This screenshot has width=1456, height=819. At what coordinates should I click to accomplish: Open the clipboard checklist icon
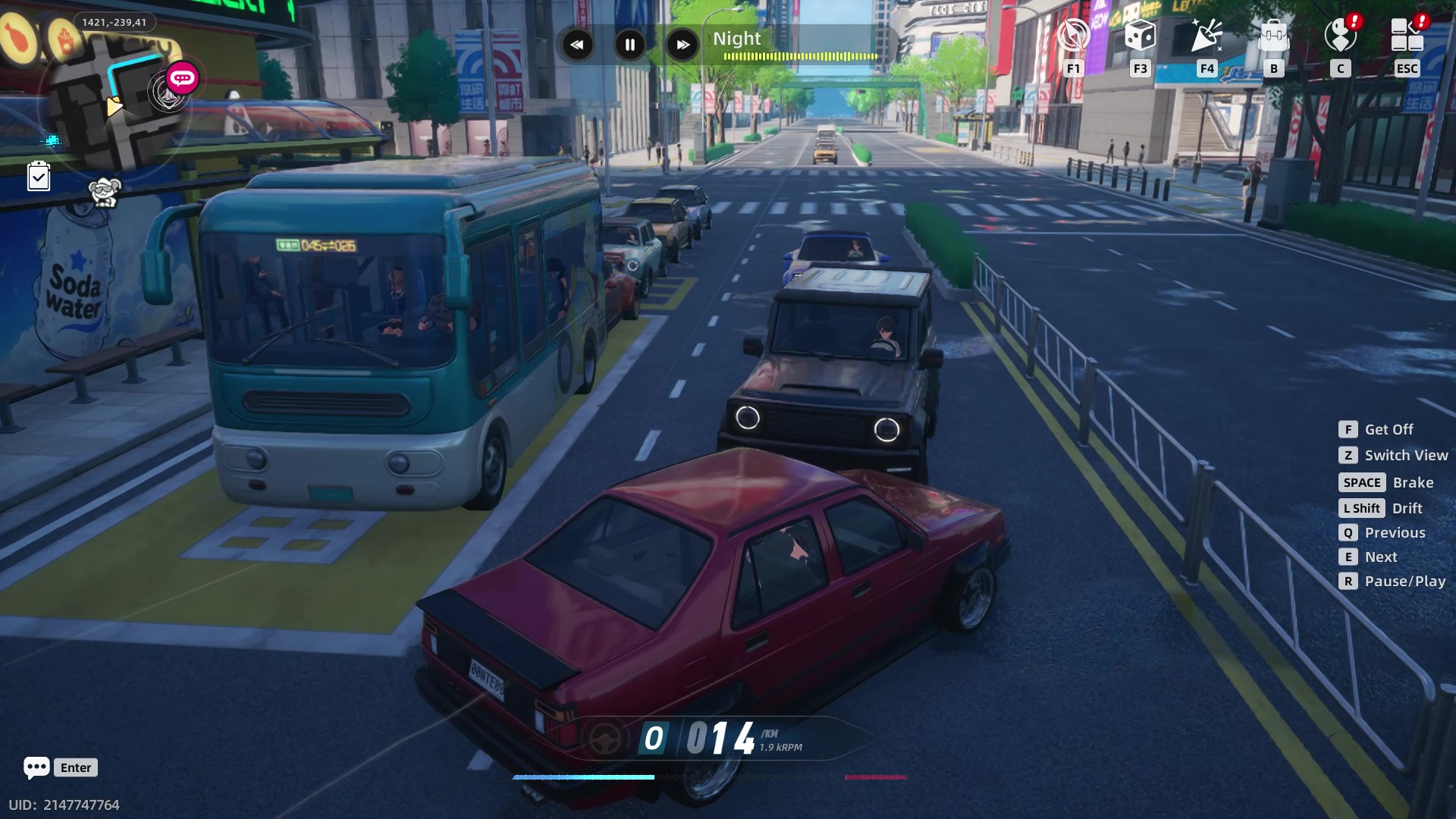[39, 177]
